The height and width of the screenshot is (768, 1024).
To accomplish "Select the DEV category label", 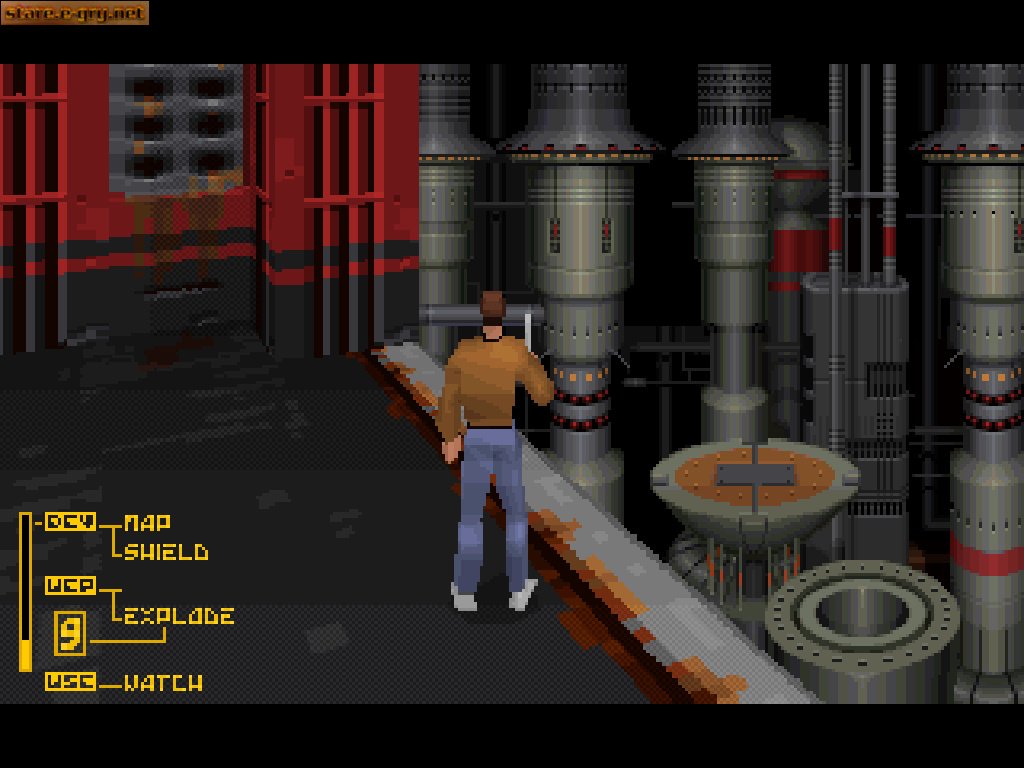I will coord(70,521).
